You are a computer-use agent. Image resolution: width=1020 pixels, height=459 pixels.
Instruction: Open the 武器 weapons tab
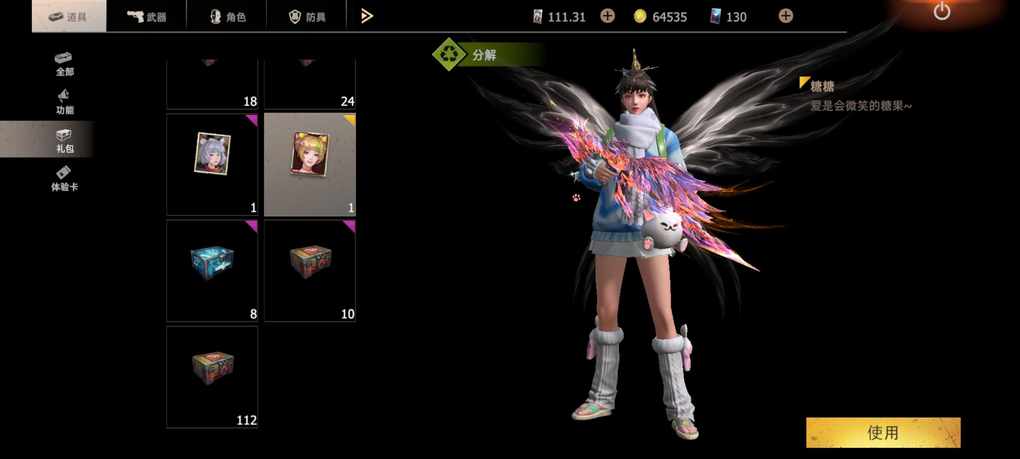point(146,16)
